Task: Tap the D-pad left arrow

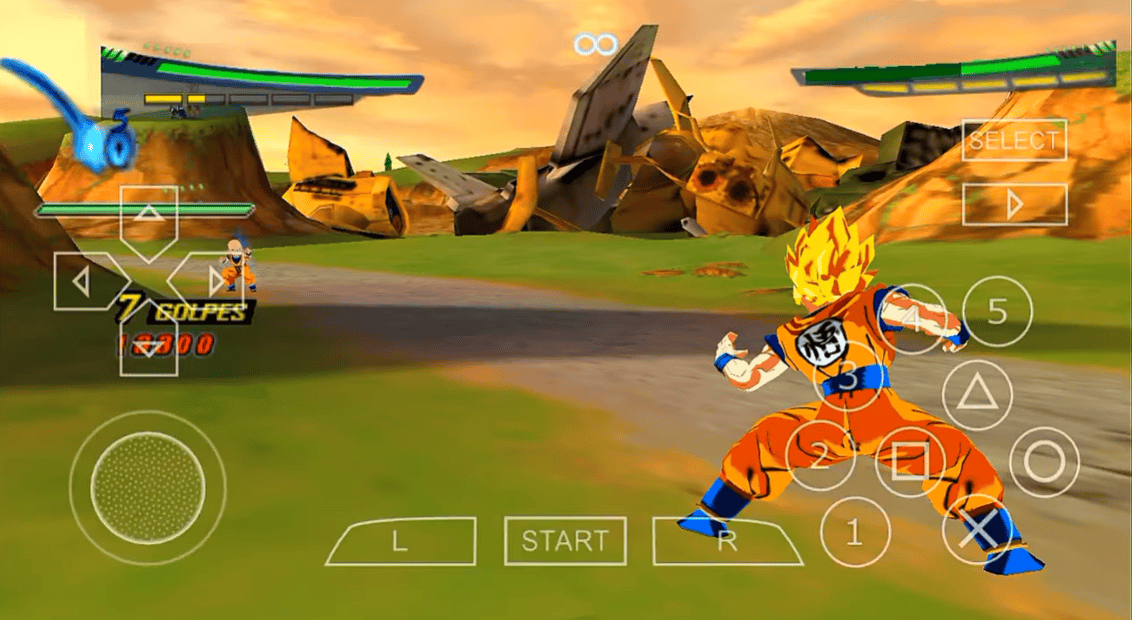Action: 83,281
